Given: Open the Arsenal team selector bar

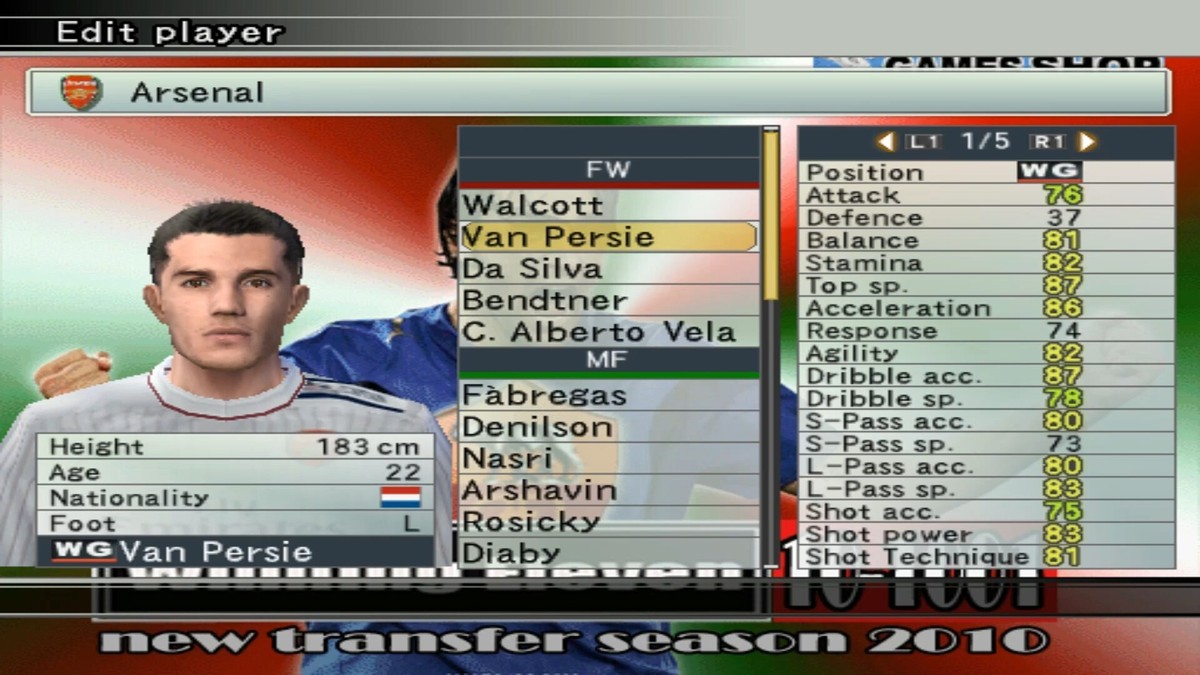Looking at the screenshot, I should pos(598,93).
